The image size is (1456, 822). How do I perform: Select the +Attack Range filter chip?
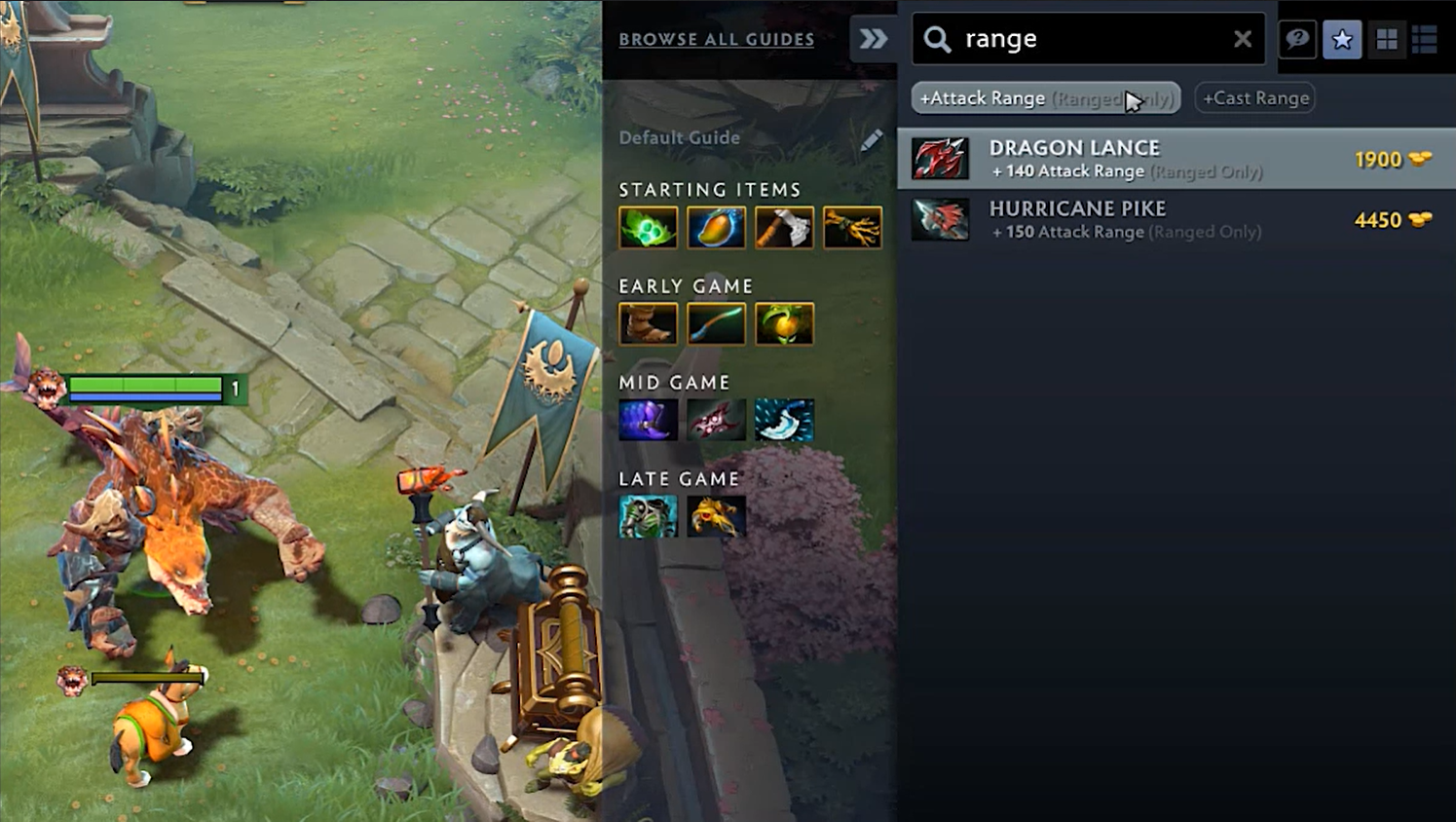pyautogui.click(x=1045, y=98)
